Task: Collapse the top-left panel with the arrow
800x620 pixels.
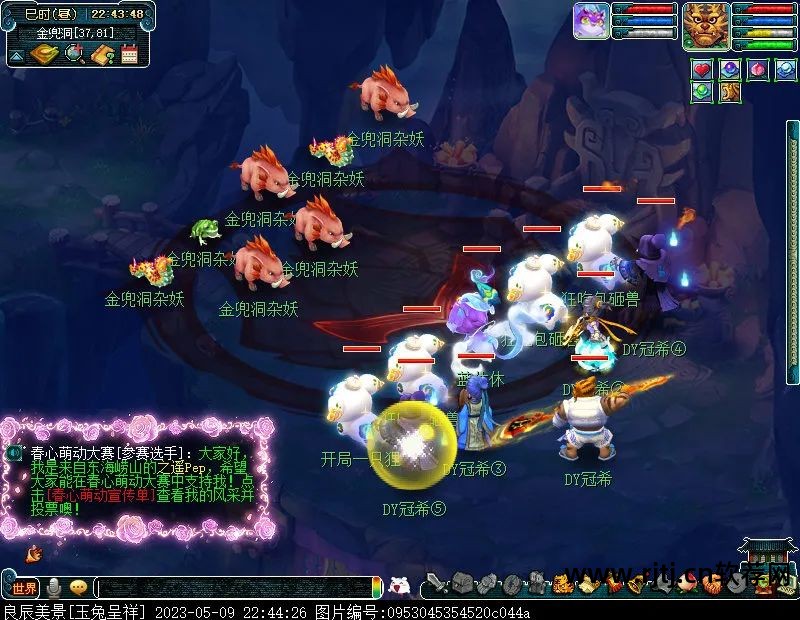Action: pyautogui.click(x=14, y=55)
